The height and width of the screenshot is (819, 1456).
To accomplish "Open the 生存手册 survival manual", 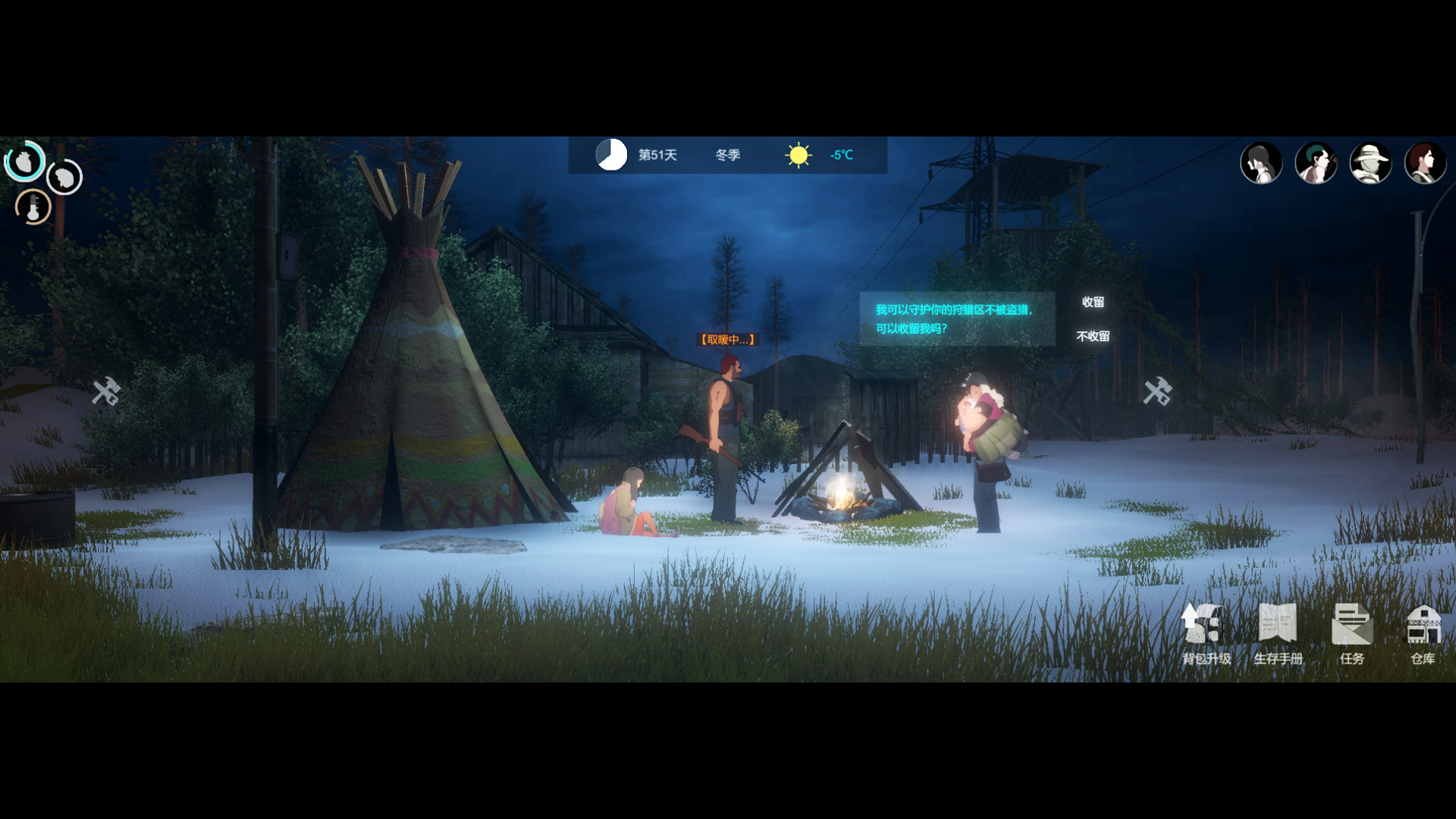I will (x=1278, y=633).
